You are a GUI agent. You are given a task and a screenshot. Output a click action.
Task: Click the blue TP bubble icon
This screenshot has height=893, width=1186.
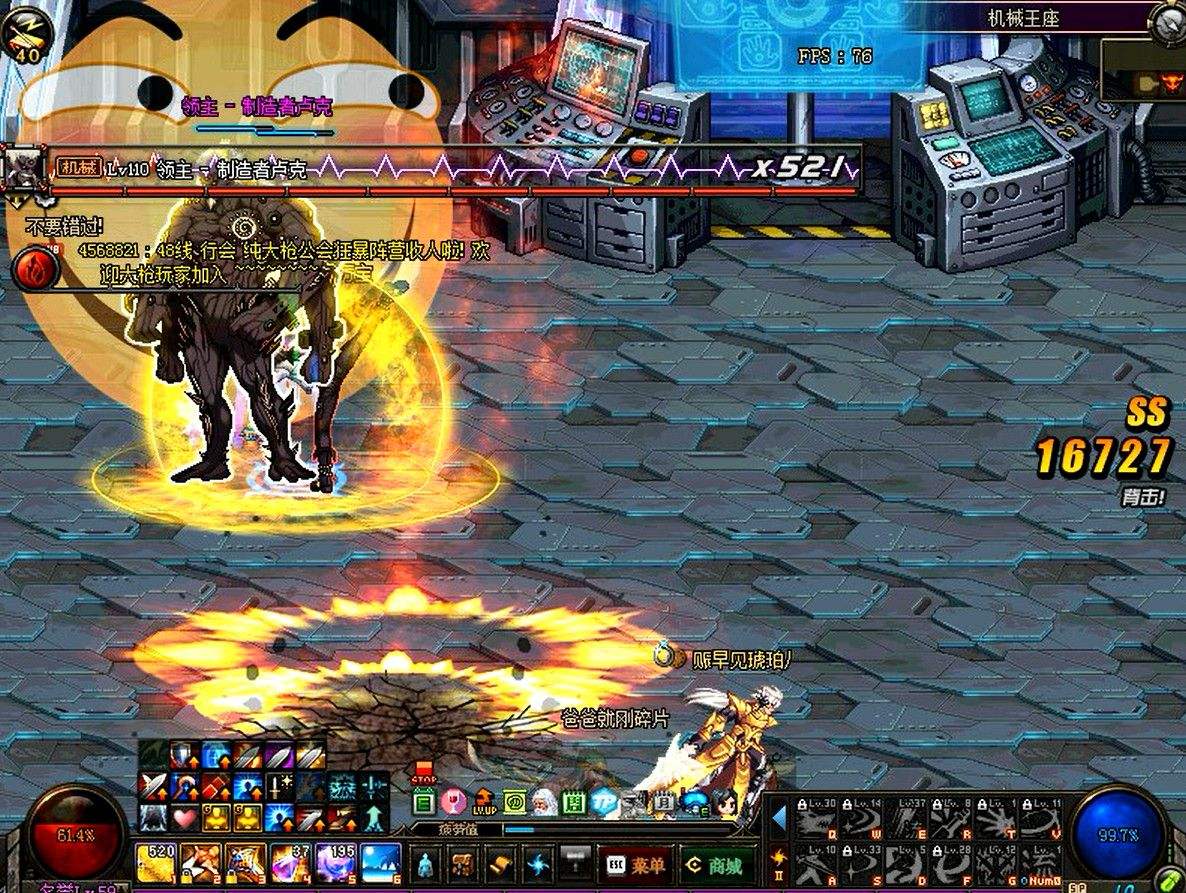pos(603,802)
